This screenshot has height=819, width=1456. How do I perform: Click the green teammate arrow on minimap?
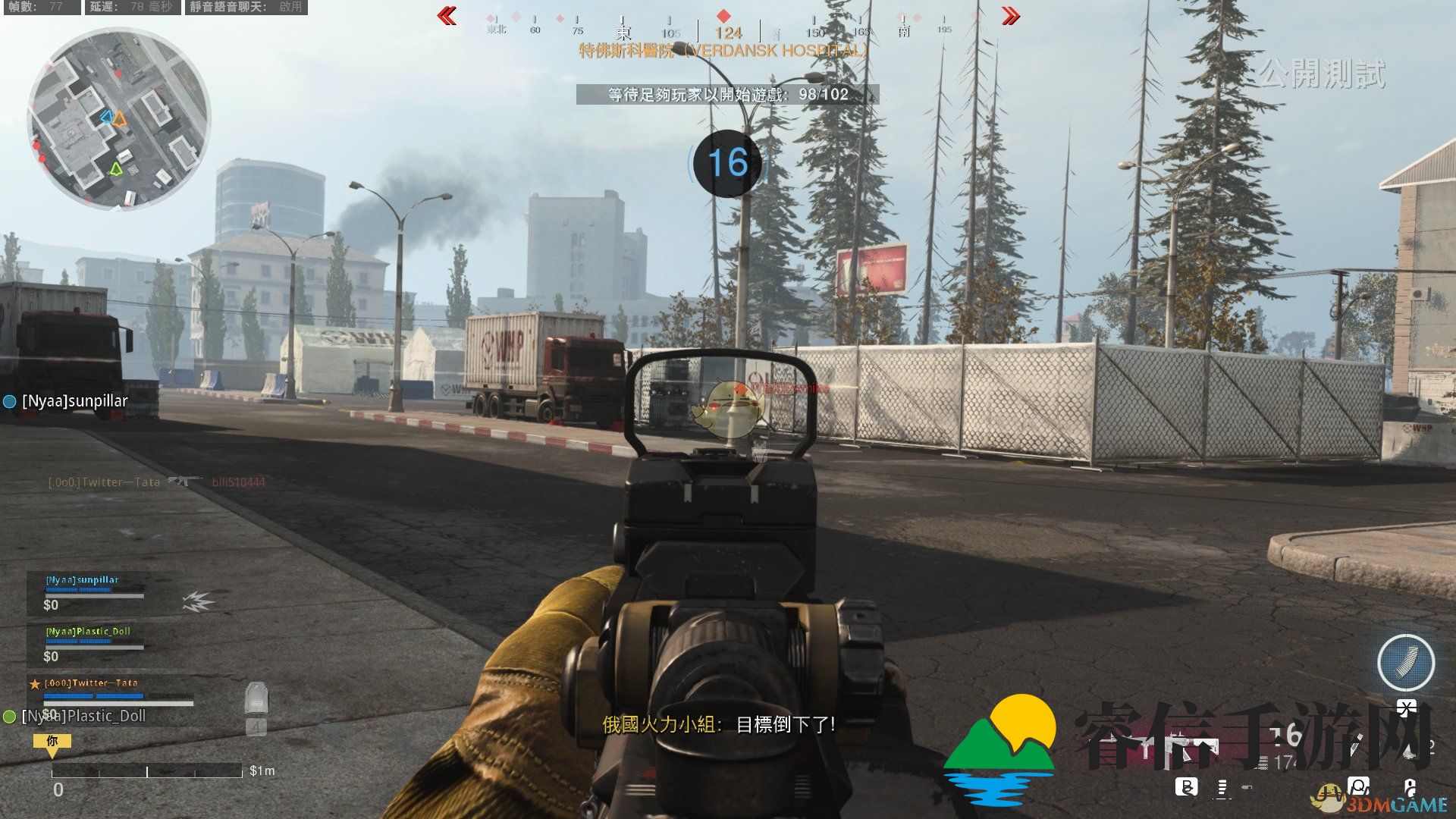[x=115, y=168]
